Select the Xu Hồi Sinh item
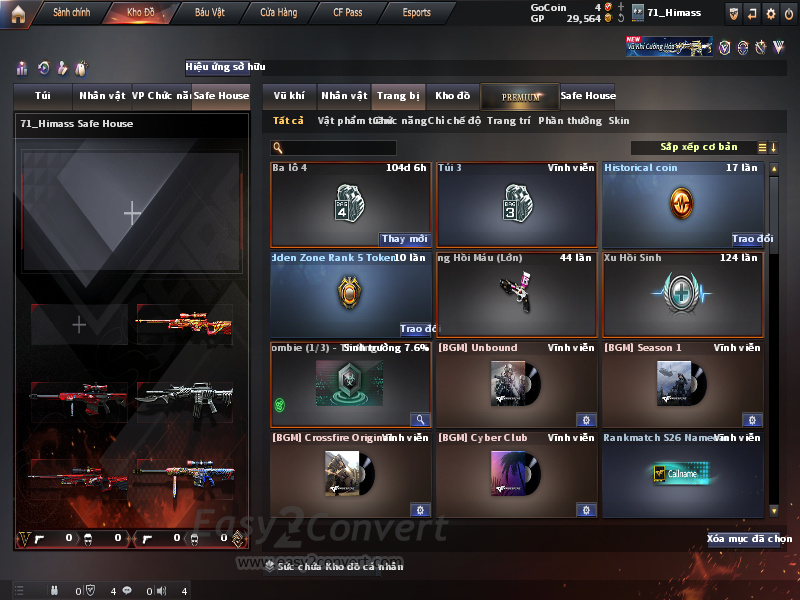The height and width of the screenshot is (600, 800). tap(682, 295)
